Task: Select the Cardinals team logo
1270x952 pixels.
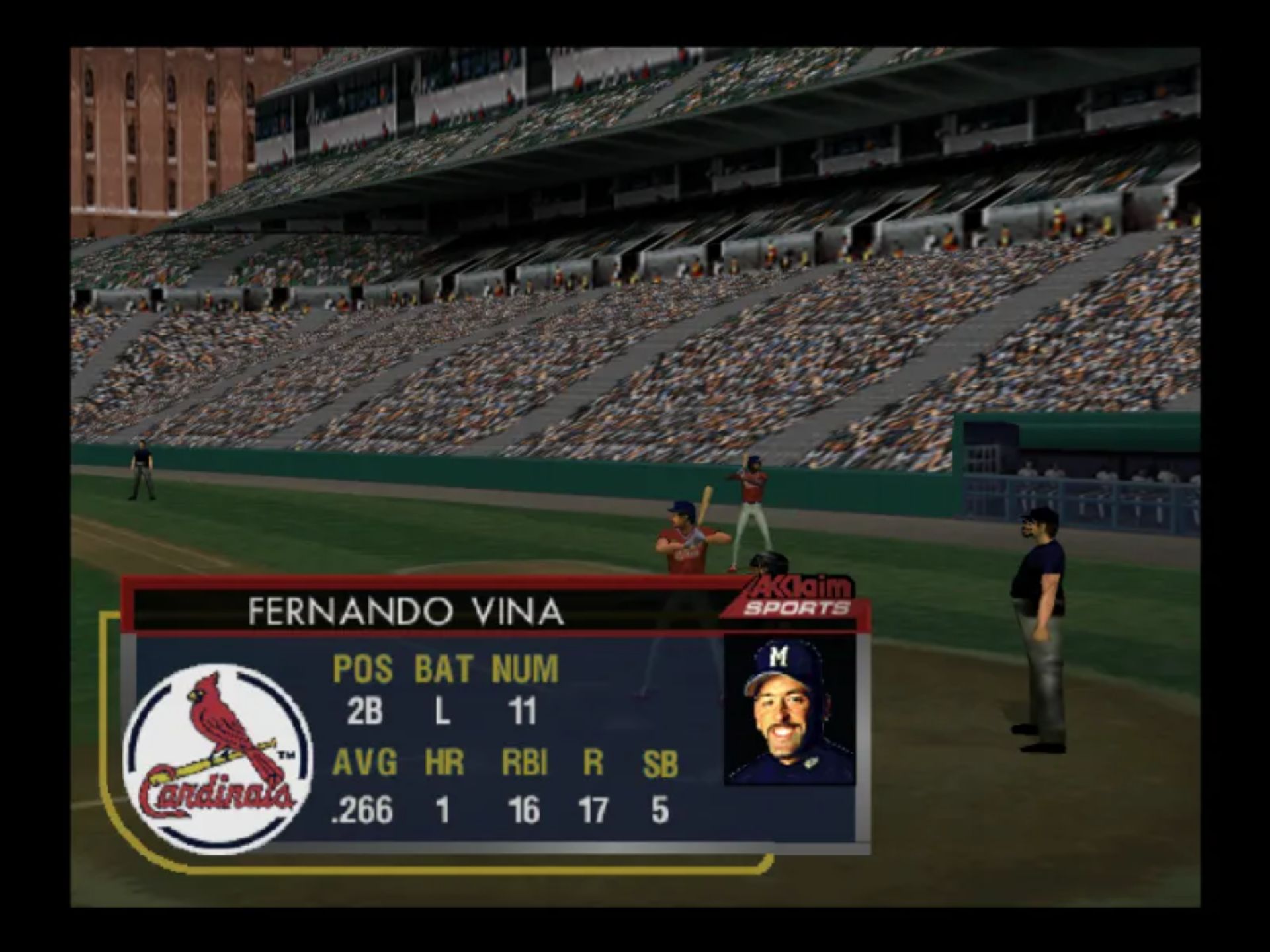Action: click(218, 758)
